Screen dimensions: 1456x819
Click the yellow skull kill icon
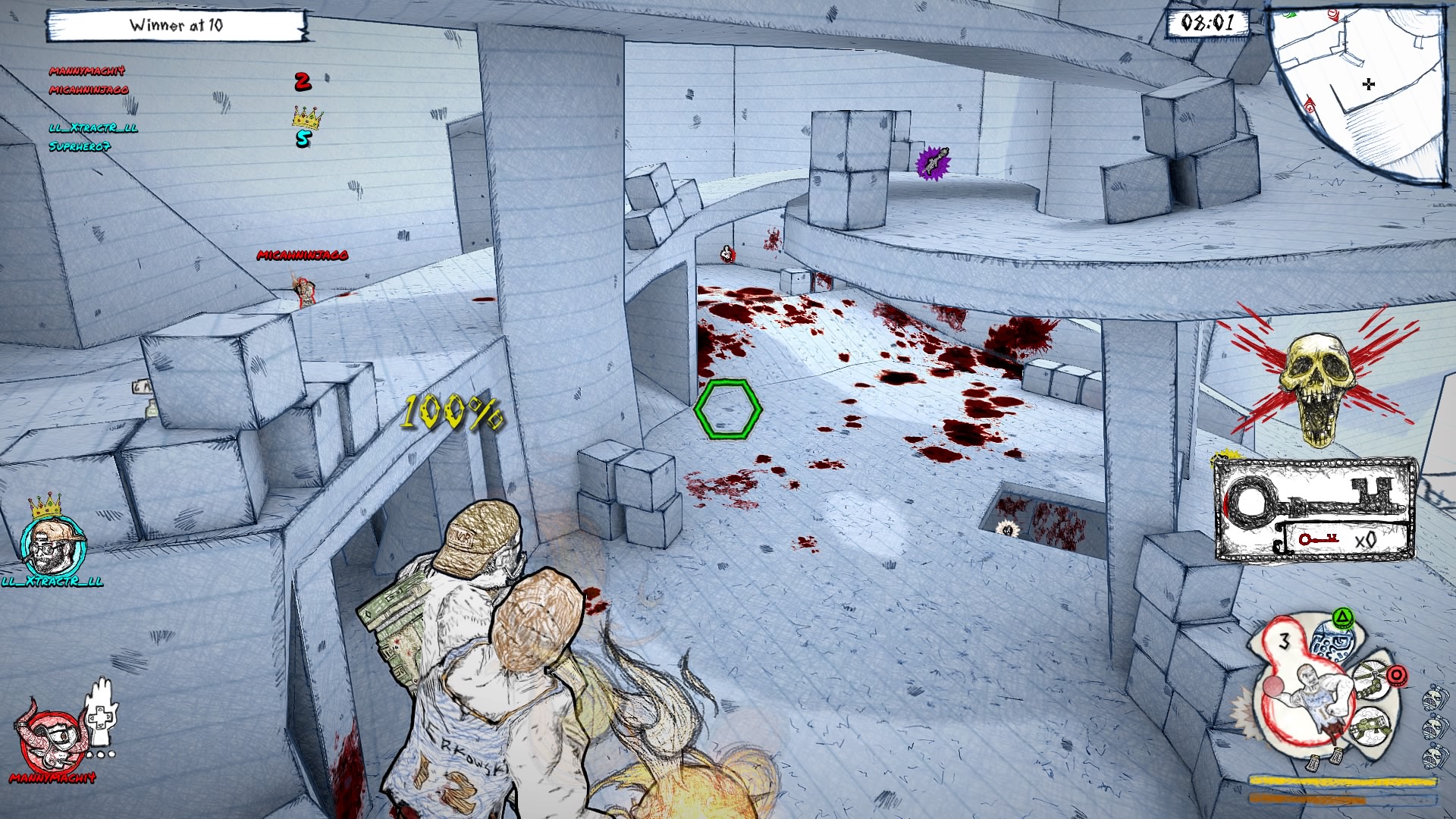1318,387
